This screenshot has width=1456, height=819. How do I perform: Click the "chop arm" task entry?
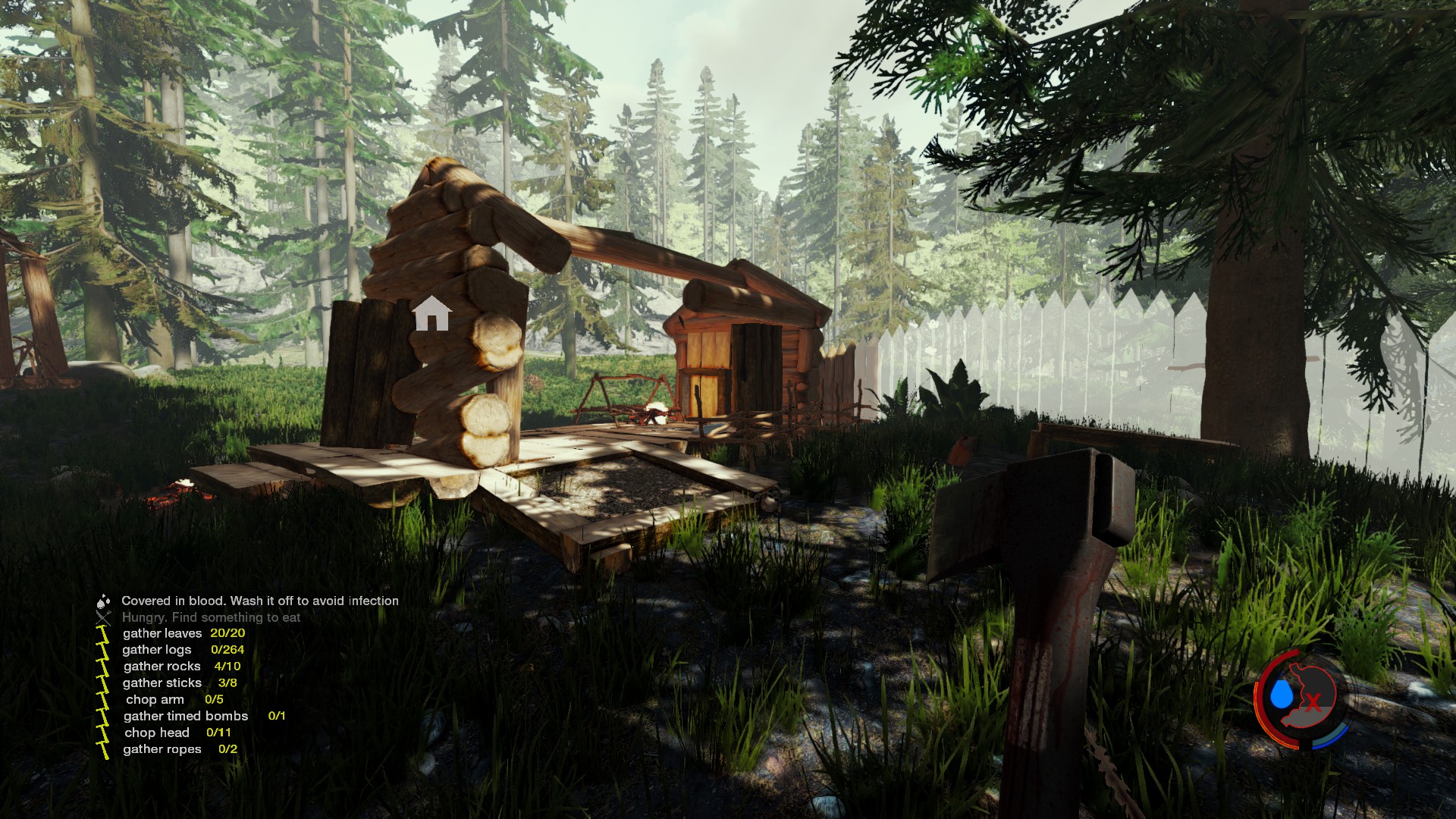pos(155,700)
